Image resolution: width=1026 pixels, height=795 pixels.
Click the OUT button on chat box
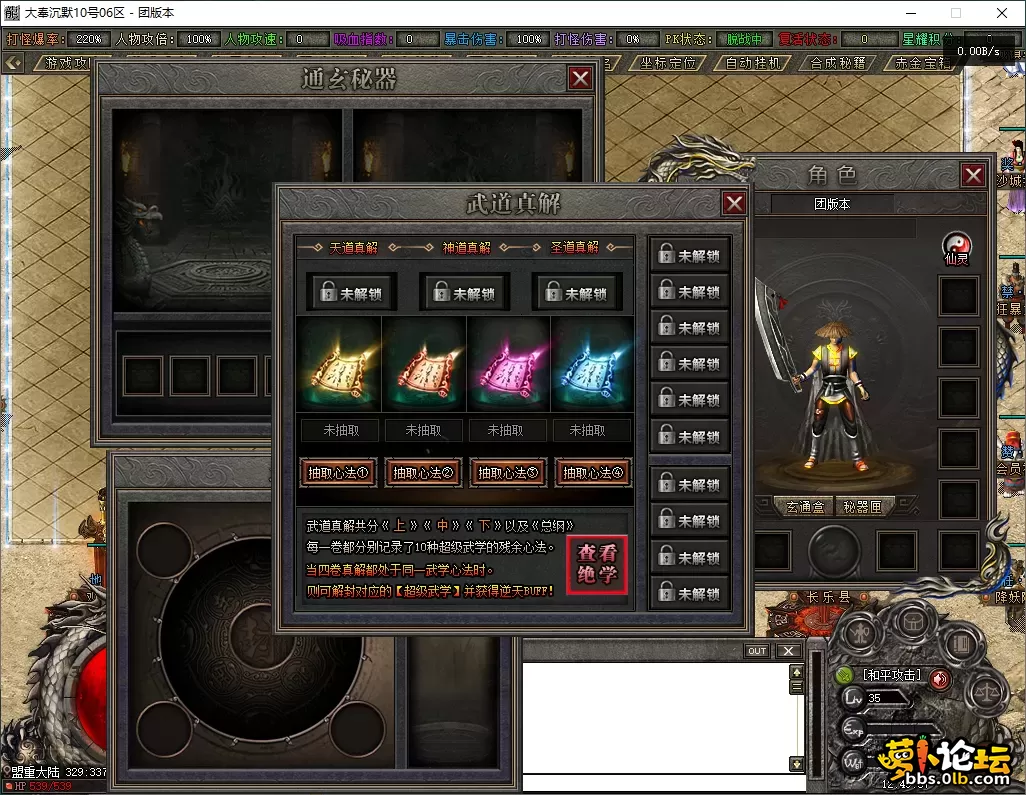click(x=758, y=651)
